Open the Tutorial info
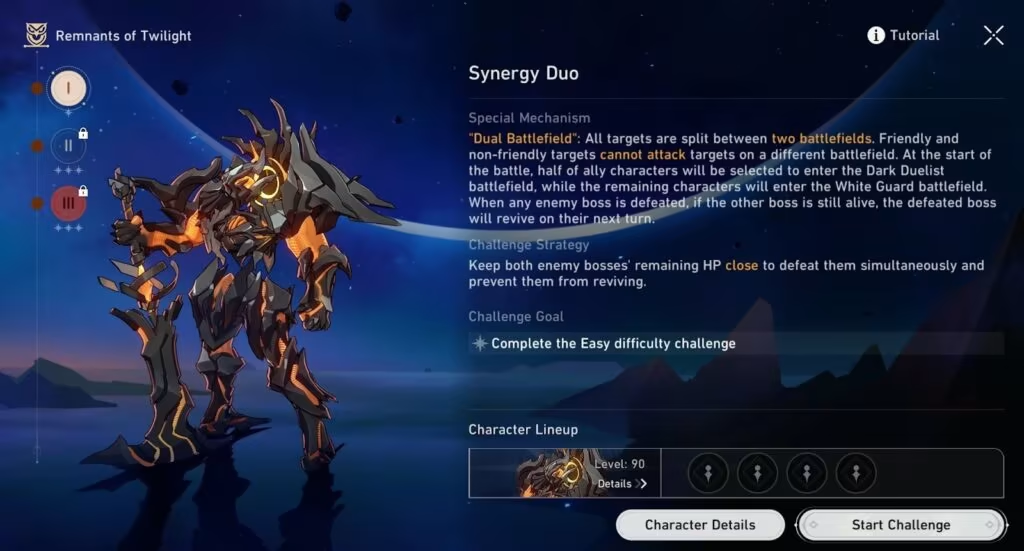The width and height of the screenshot is (1024, 551). click(x=903, y=36)
